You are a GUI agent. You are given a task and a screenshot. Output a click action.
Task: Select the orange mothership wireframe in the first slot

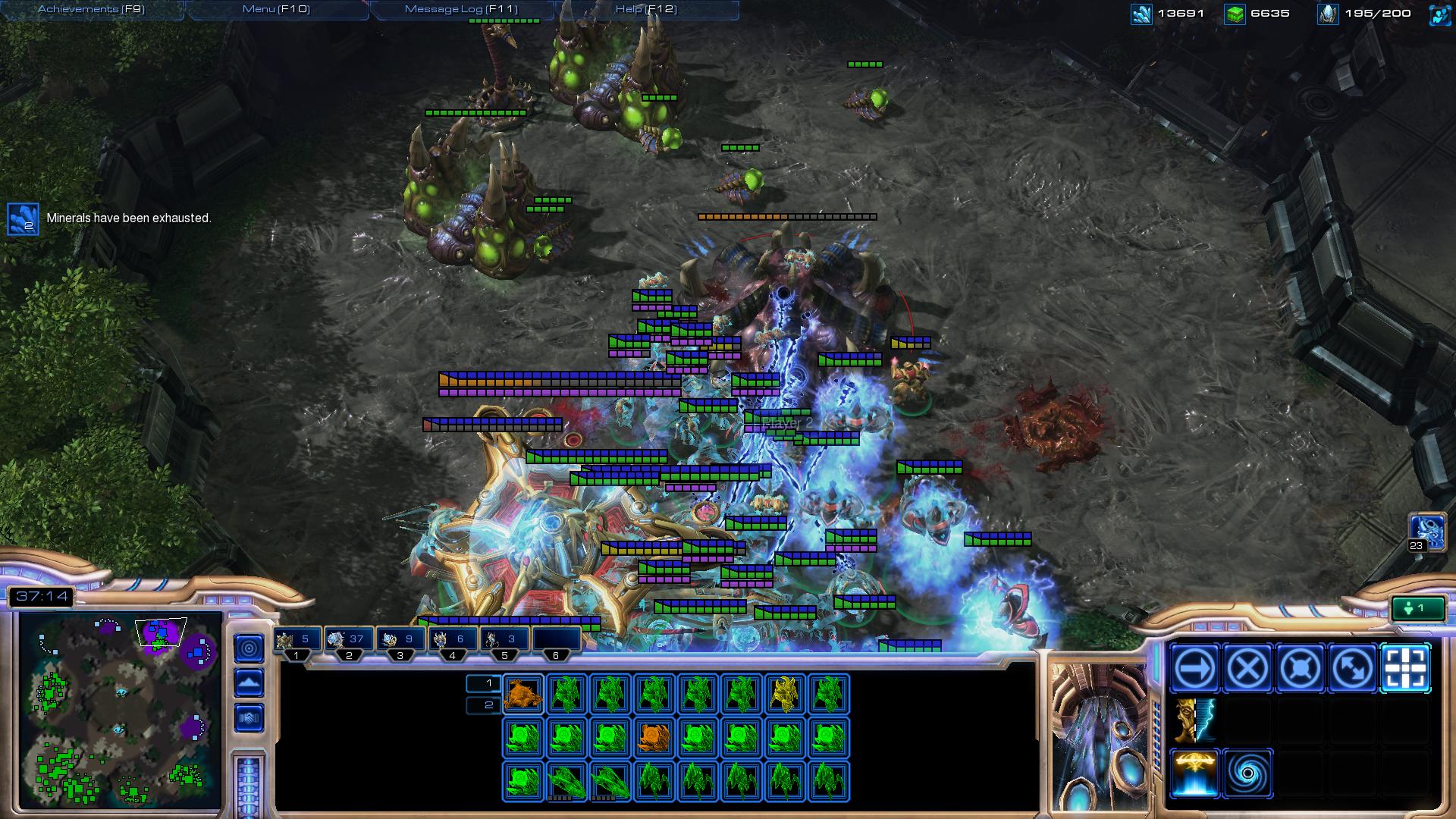pos(522,695)
